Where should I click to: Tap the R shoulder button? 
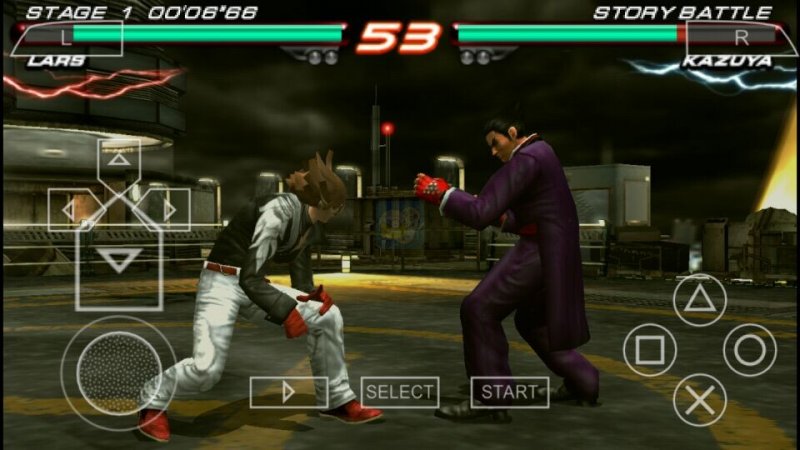coord(731,38)
